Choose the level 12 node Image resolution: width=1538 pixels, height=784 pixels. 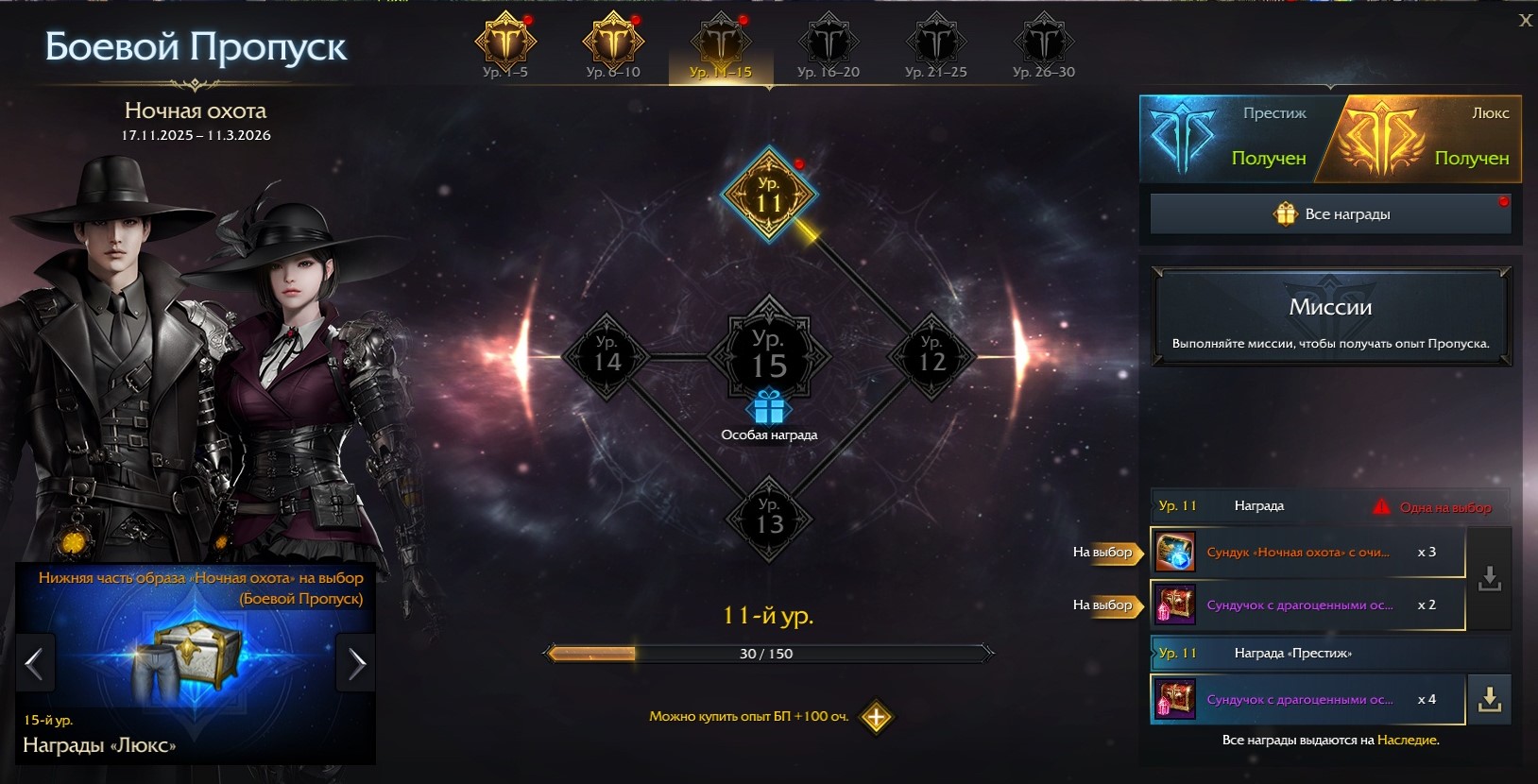pos(931,356)
